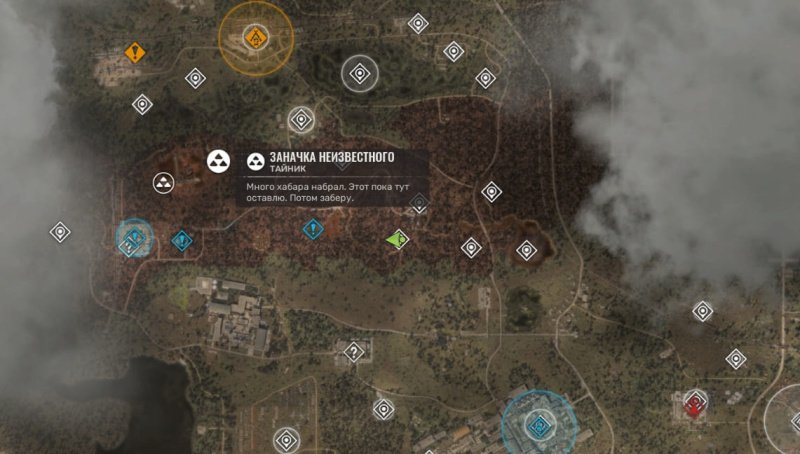Select the red marker on the map
This screenshot has height=454, width=800.
pyautogui.click(x=695, y=405)
